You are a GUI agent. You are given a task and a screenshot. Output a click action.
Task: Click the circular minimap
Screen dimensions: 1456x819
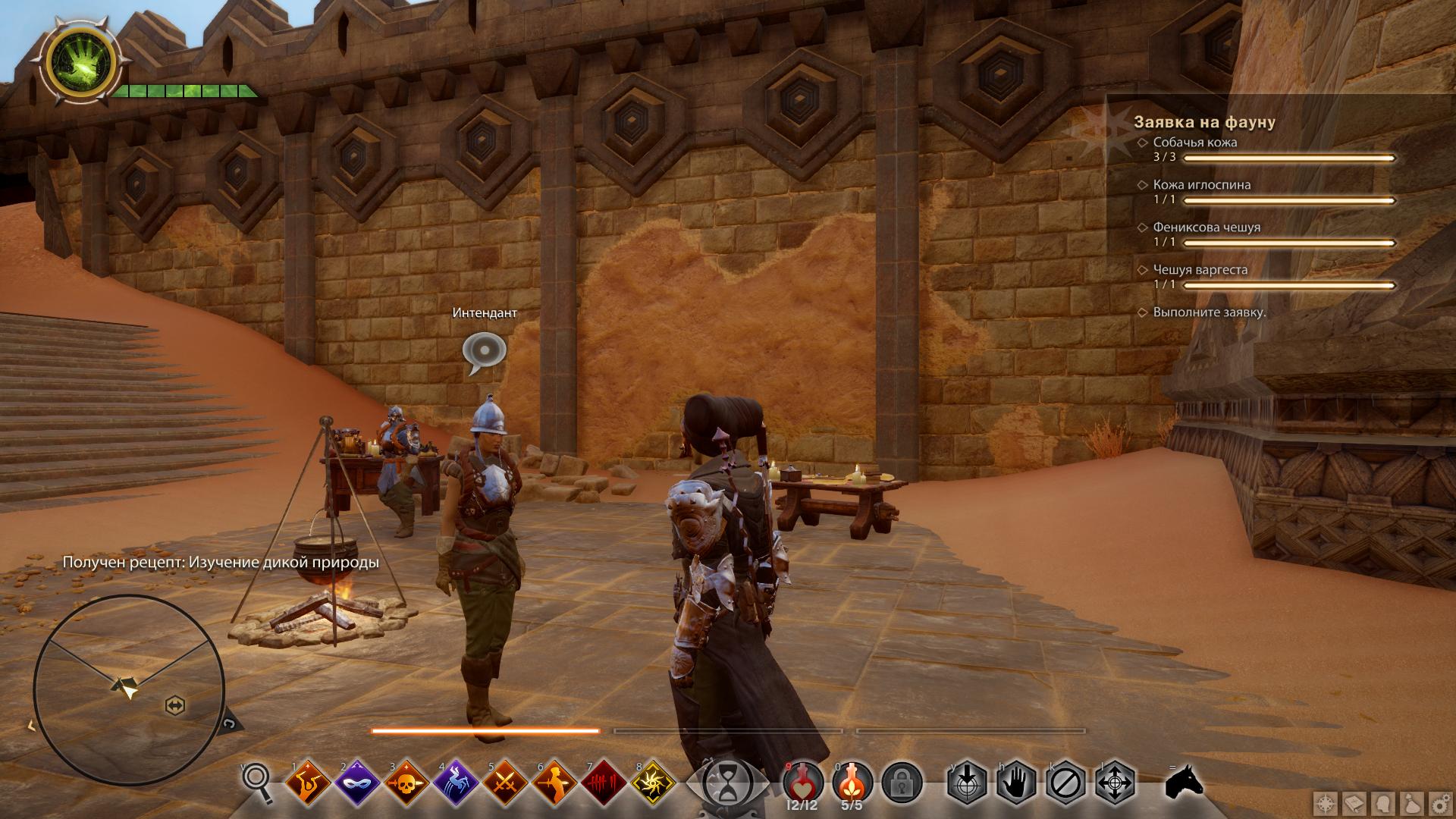[x=129, y=690]
